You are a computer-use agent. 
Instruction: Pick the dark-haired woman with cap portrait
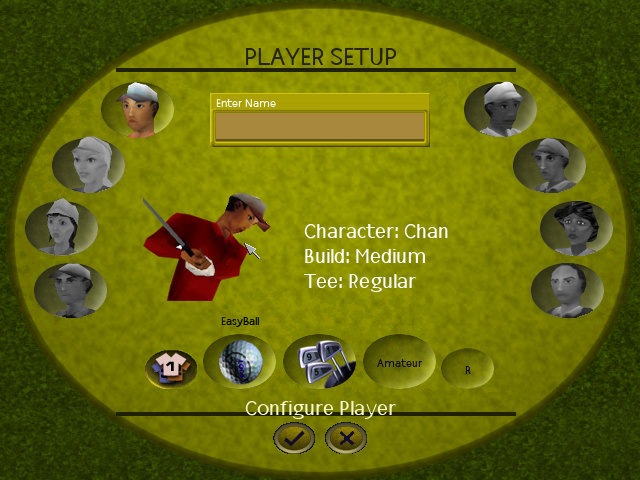[61, 227]
